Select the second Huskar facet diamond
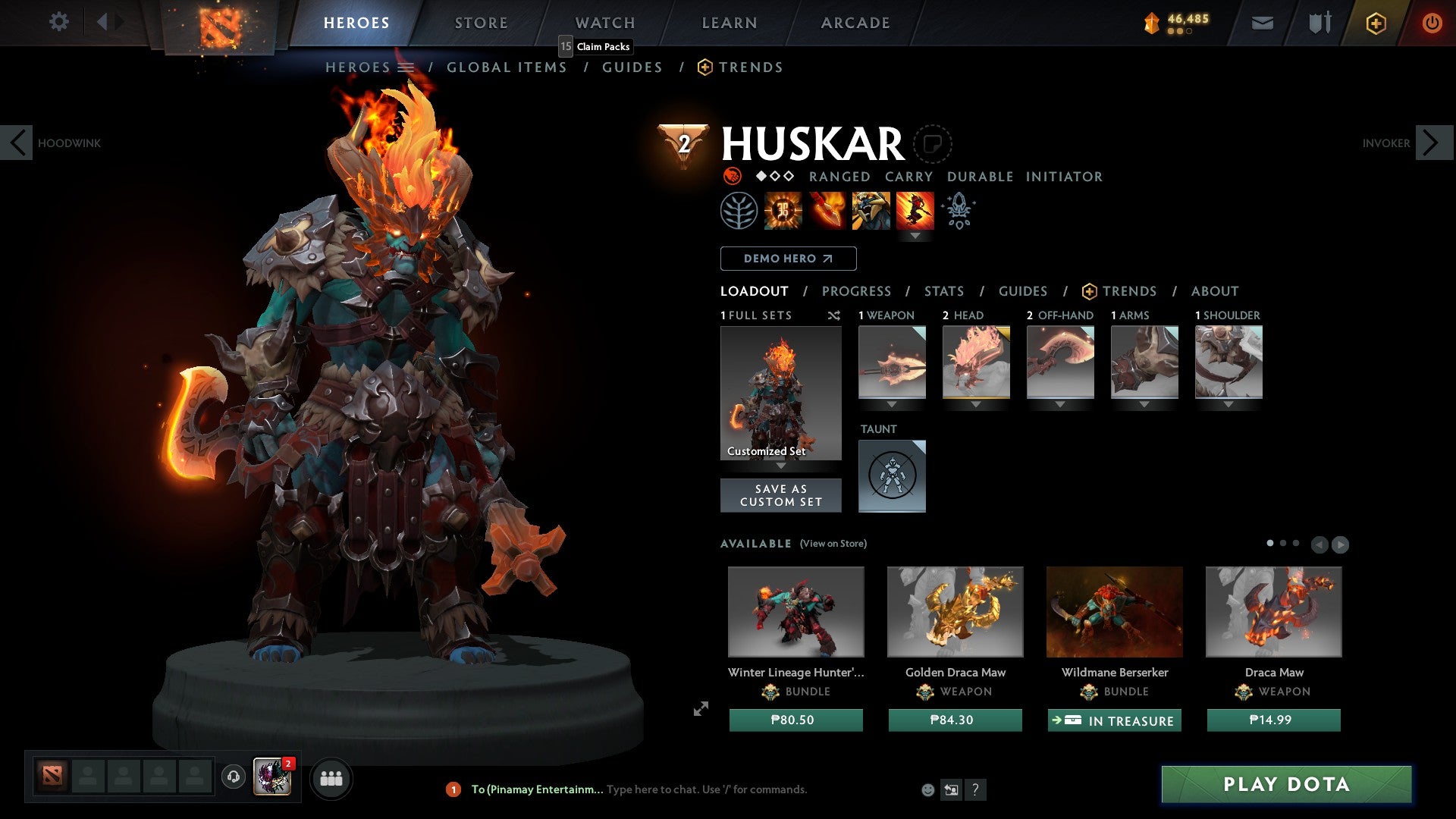Viewport: 1456px width, 819px height. click(x=774, y=177)
